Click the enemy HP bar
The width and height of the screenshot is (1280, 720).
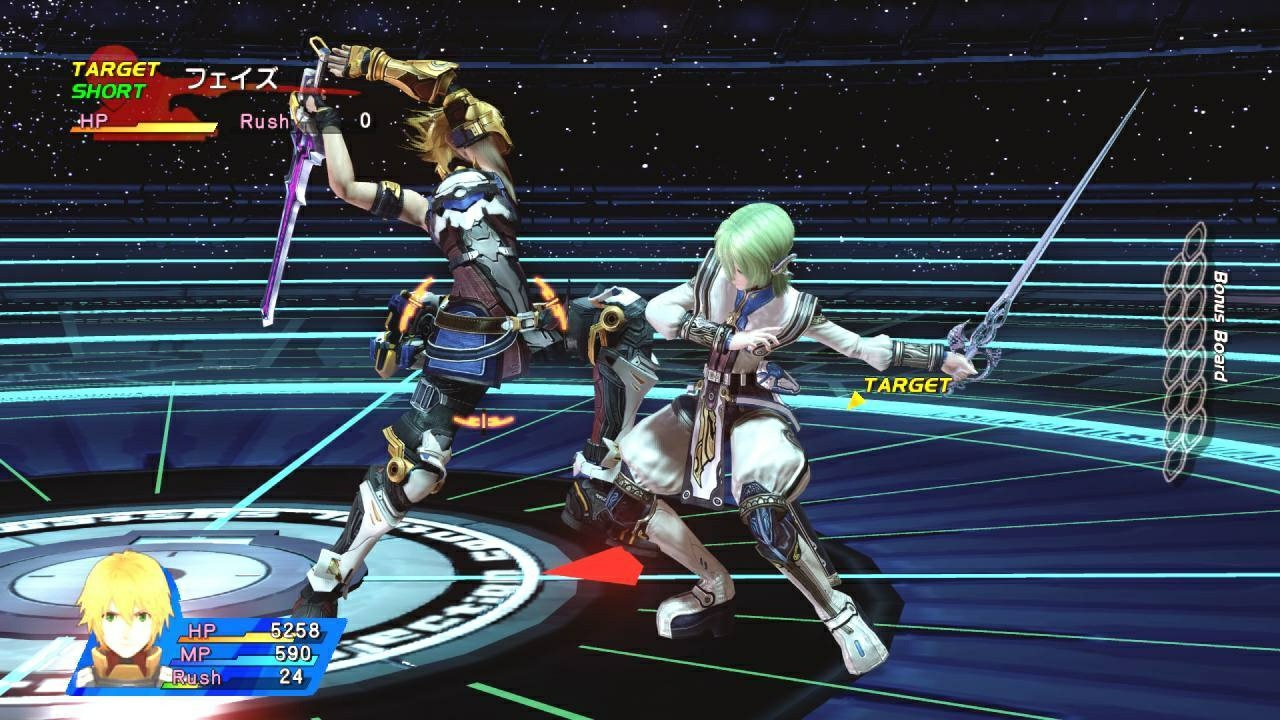coord(160,127)
